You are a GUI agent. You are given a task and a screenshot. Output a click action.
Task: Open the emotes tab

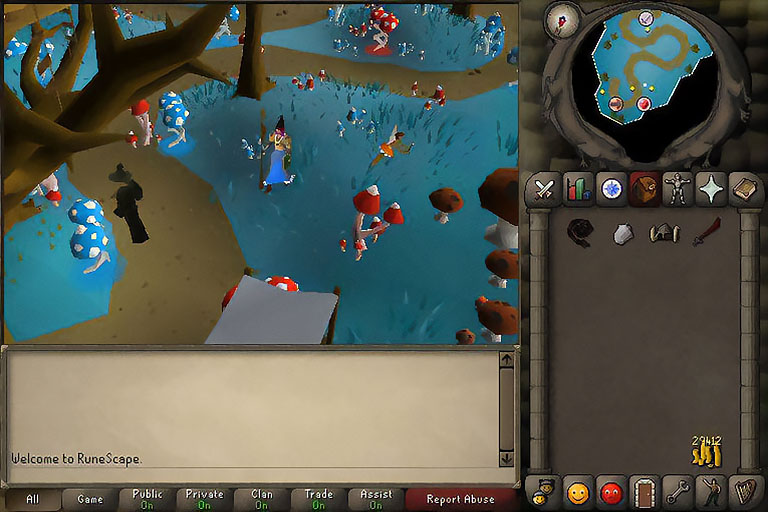(x=711, y=492)
